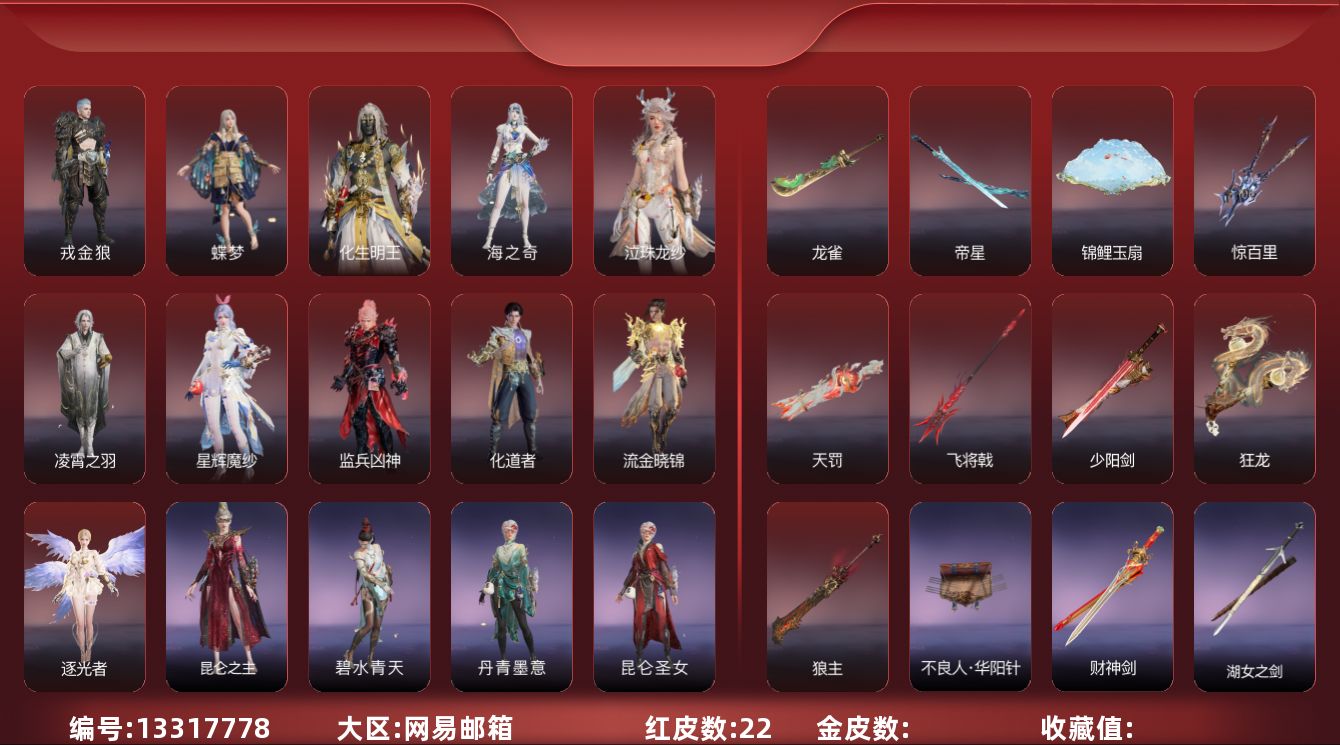
Task: Select the 昆仑之主 skin card
Action: (226, 596)
